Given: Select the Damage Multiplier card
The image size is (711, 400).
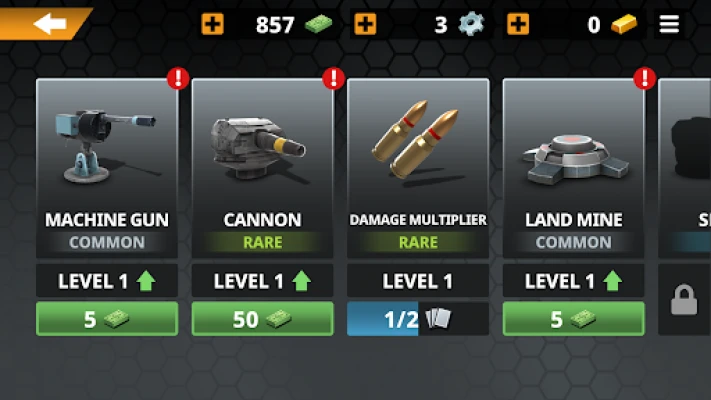Looking at the screenshot, I should click(x=418, y=165).
